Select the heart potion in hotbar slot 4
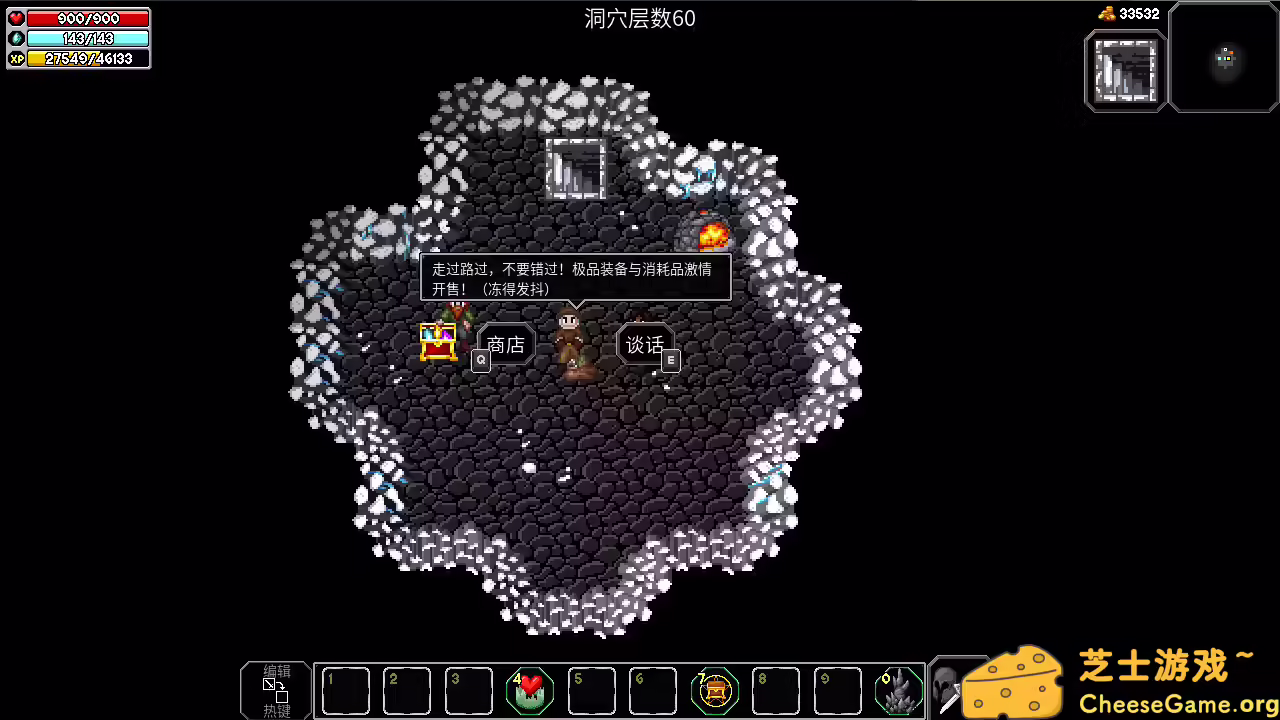 [529, 690]
